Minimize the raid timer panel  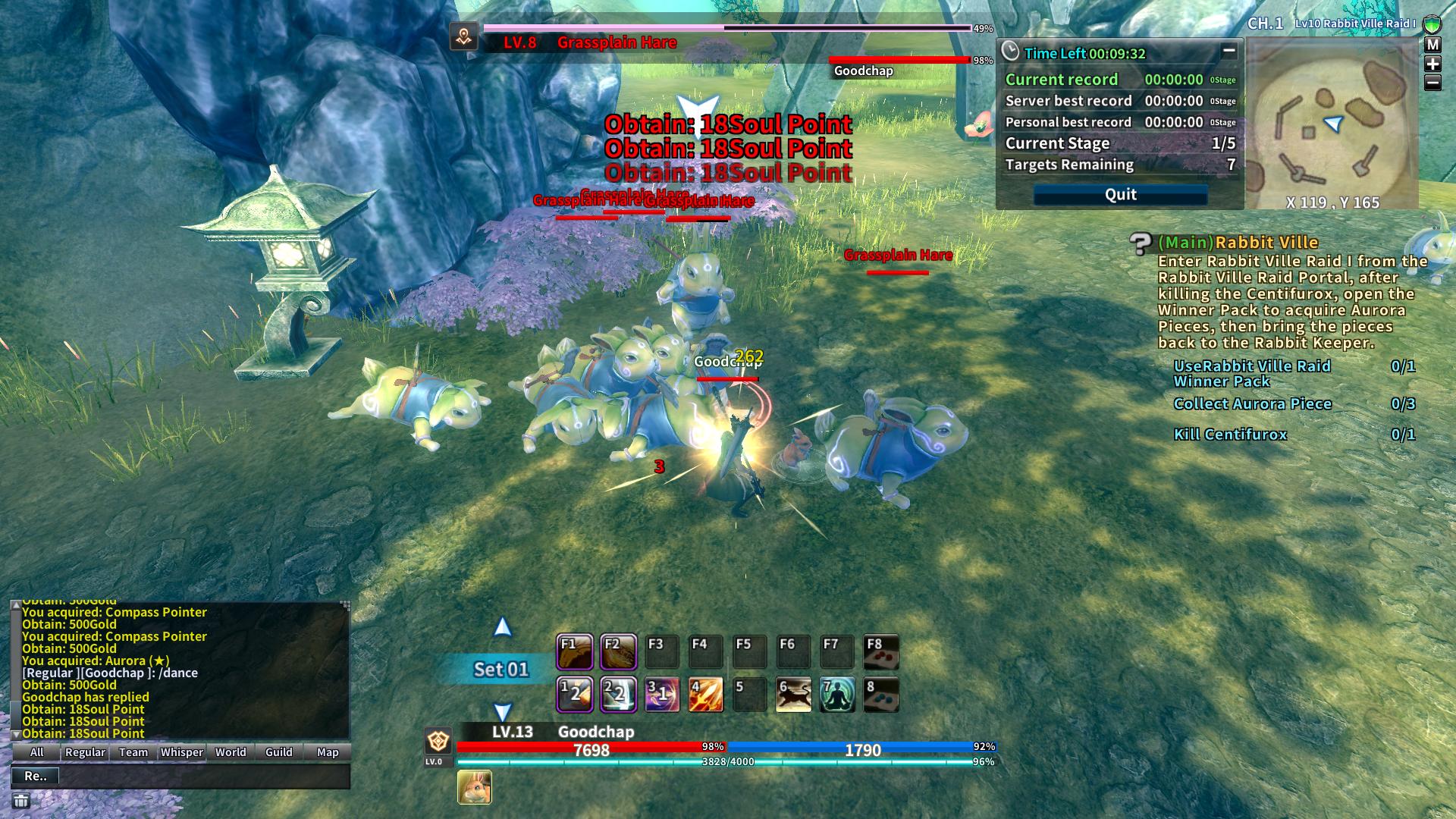pos(1228,52)
